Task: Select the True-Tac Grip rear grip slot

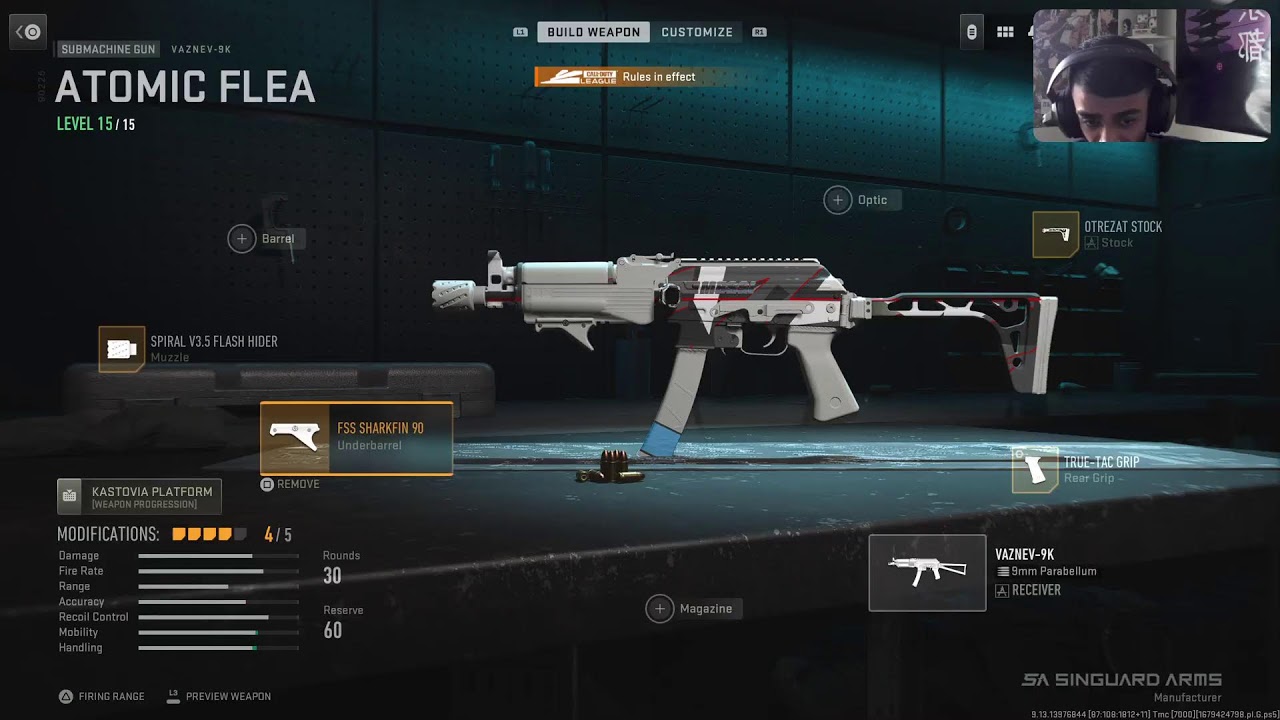Action: pyautogui.click(x=1035, y=469)
